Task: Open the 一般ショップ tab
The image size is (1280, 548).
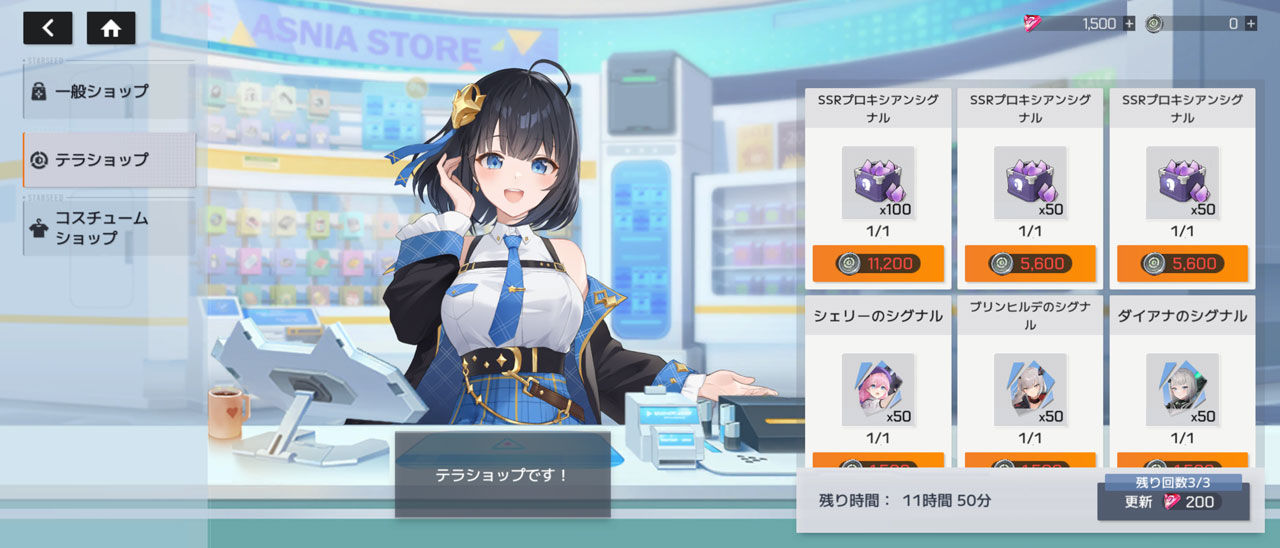Action: (108, 91)
